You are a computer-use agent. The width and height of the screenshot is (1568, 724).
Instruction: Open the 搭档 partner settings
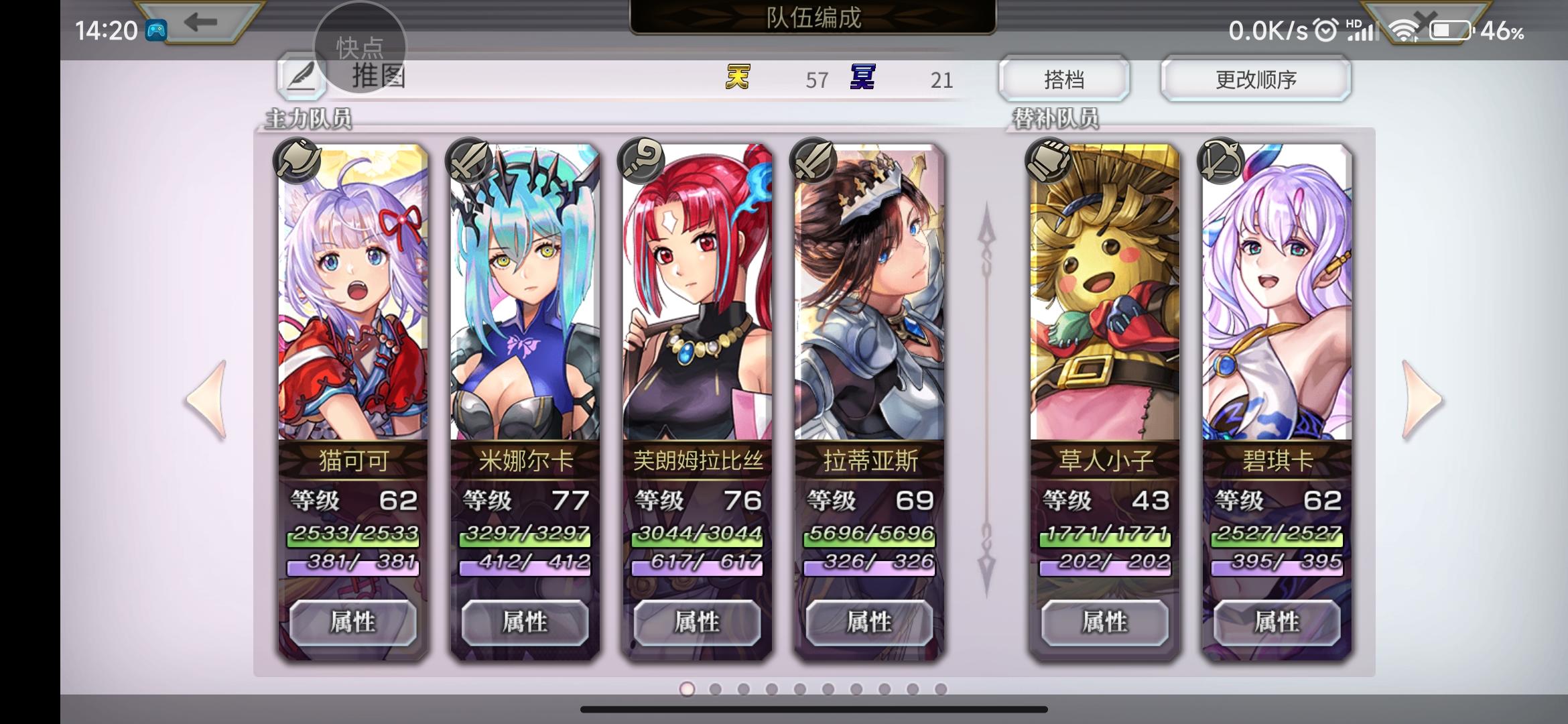(1065, 78)
